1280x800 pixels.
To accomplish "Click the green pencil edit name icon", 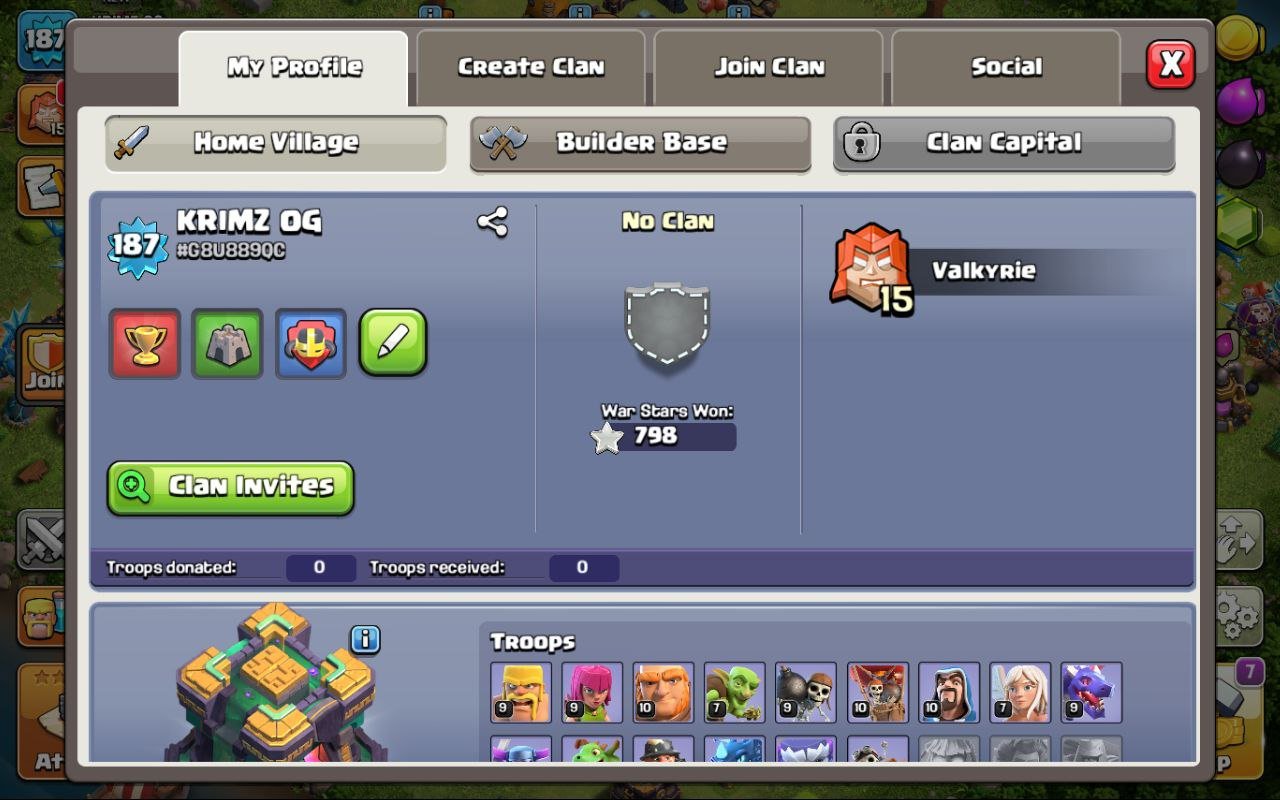I will [393, 343].
